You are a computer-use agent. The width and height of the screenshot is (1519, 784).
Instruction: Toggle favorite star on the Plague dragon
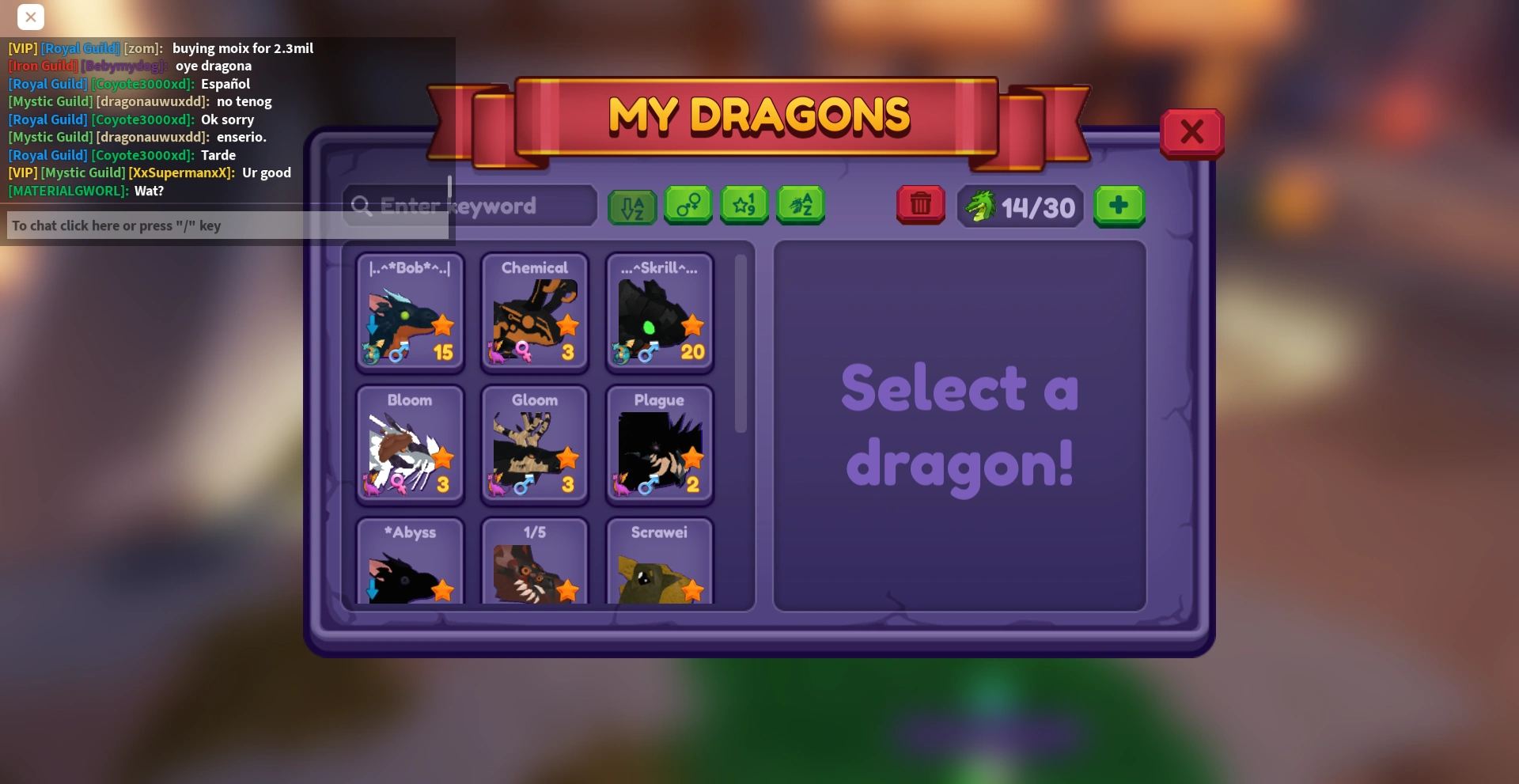[x=695, y=458]
